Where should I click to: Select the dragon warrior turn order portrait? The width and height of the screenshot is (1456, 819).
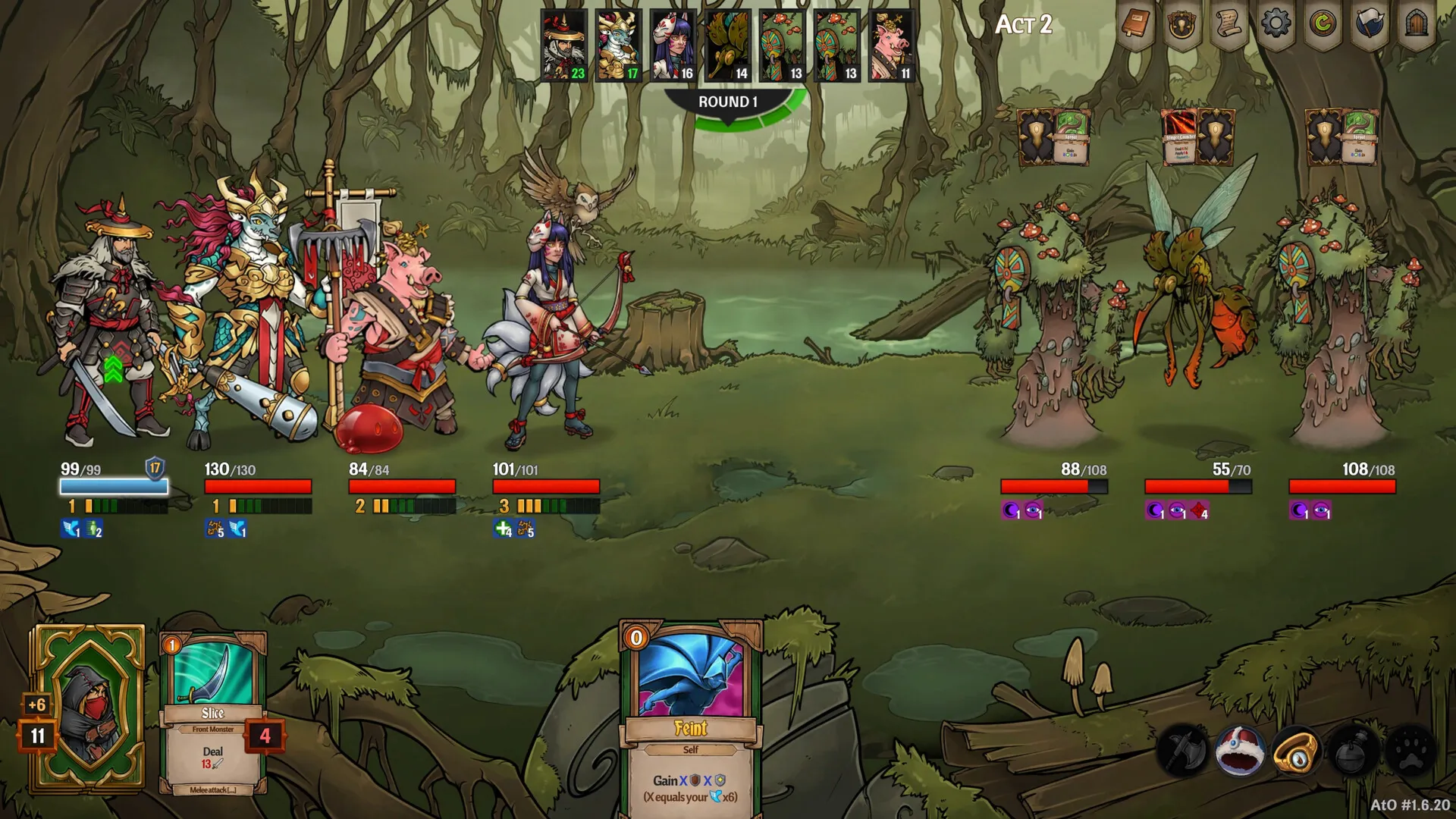618,45
